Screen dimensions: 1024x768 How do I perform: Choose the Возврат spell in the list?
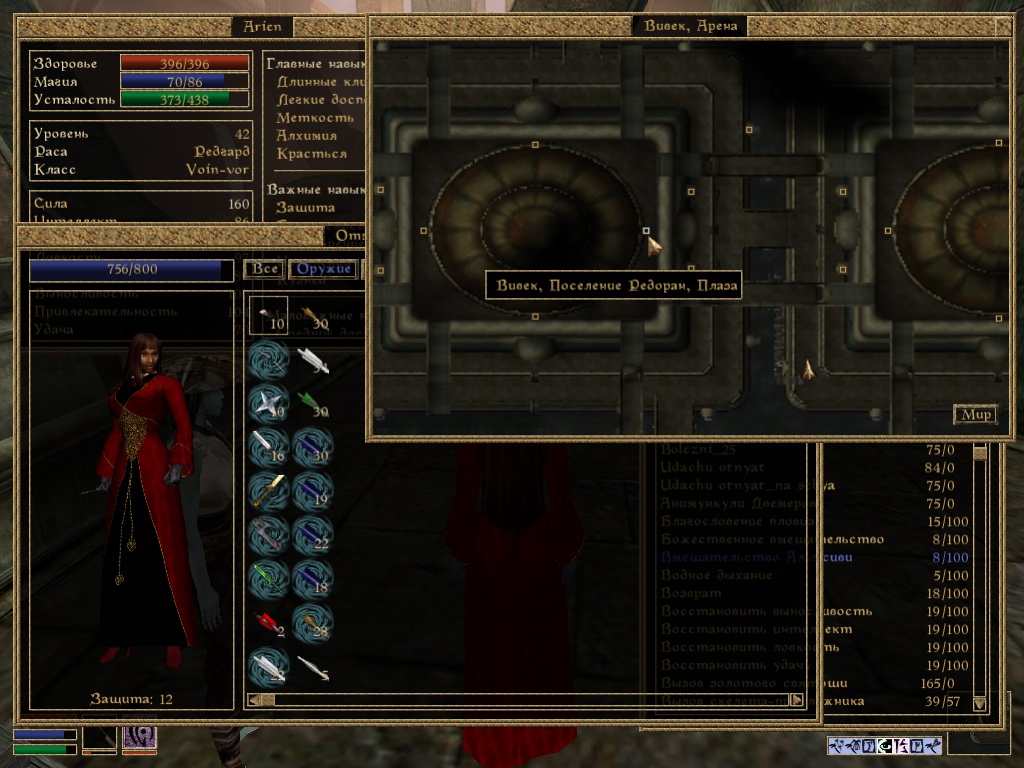point(690,594)
